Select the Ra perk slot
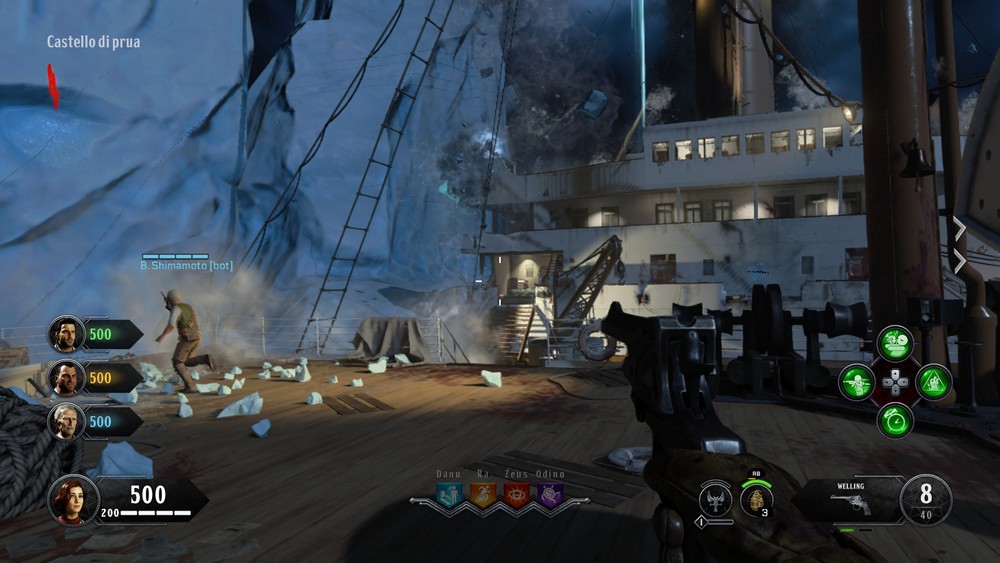The image size is (1000, 563). point(483,494)
